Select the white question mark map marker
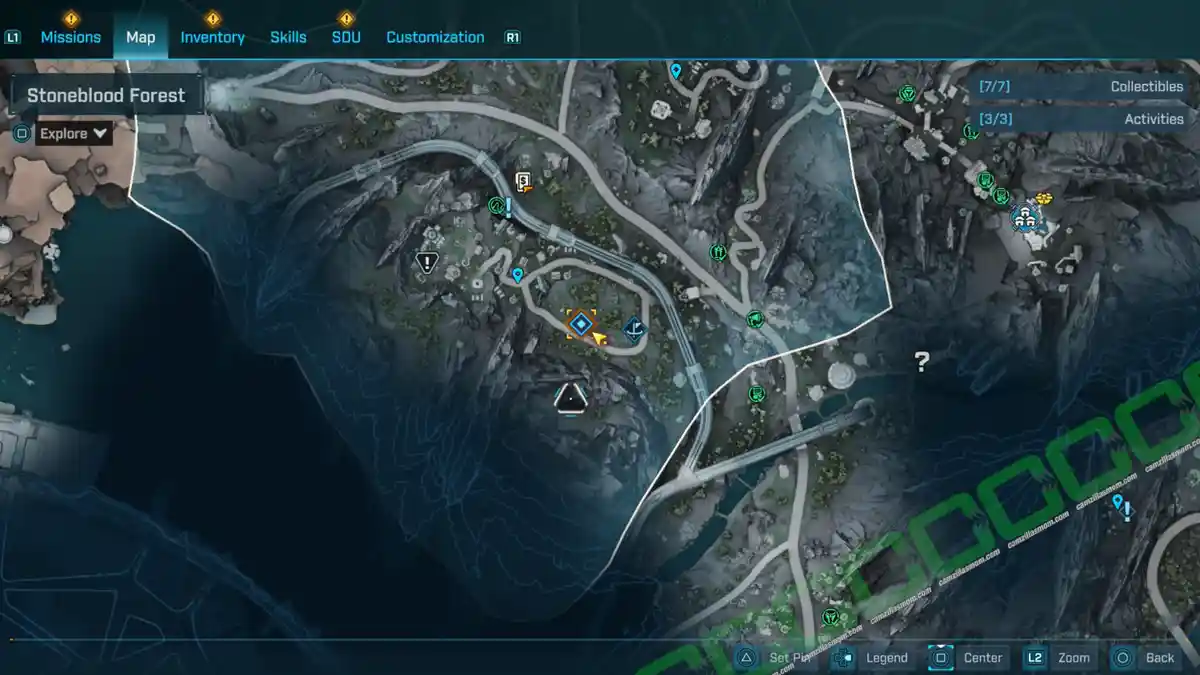 click(922, 362)
